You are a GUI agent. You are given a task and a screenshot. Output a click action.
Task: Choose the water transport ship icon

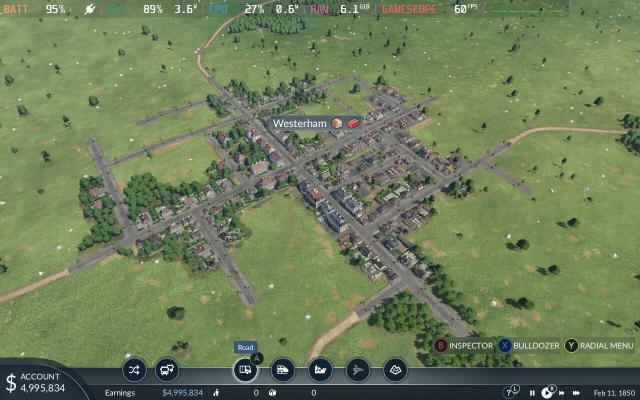click(x=320, y=369)
